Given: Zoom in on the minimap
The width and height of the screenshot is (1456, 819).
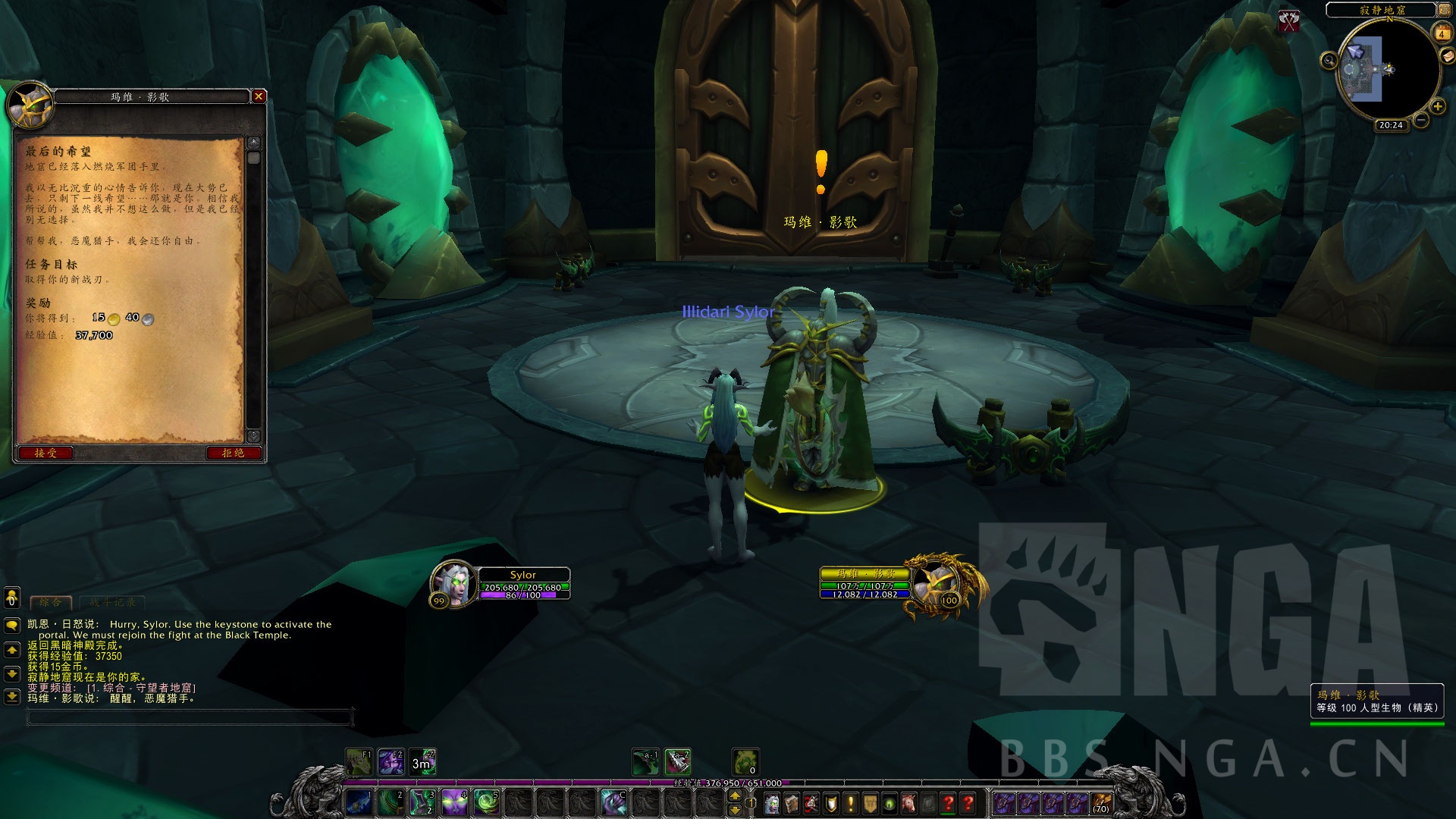Looking at the screenshot, I should point(1437,107).
